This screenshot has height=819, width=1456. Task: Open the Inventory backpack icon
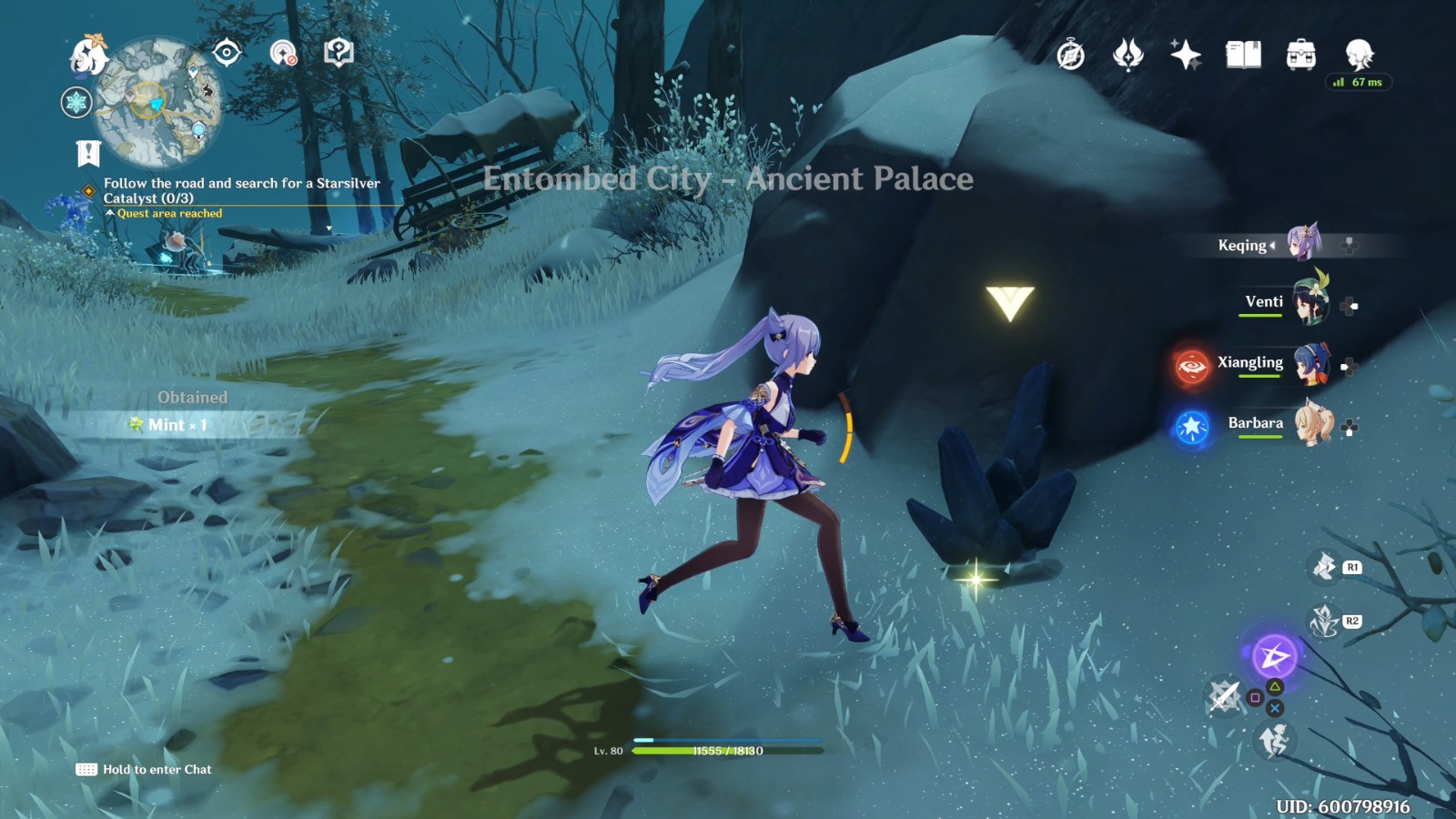pyautogui.click(x=1301, y=55)
